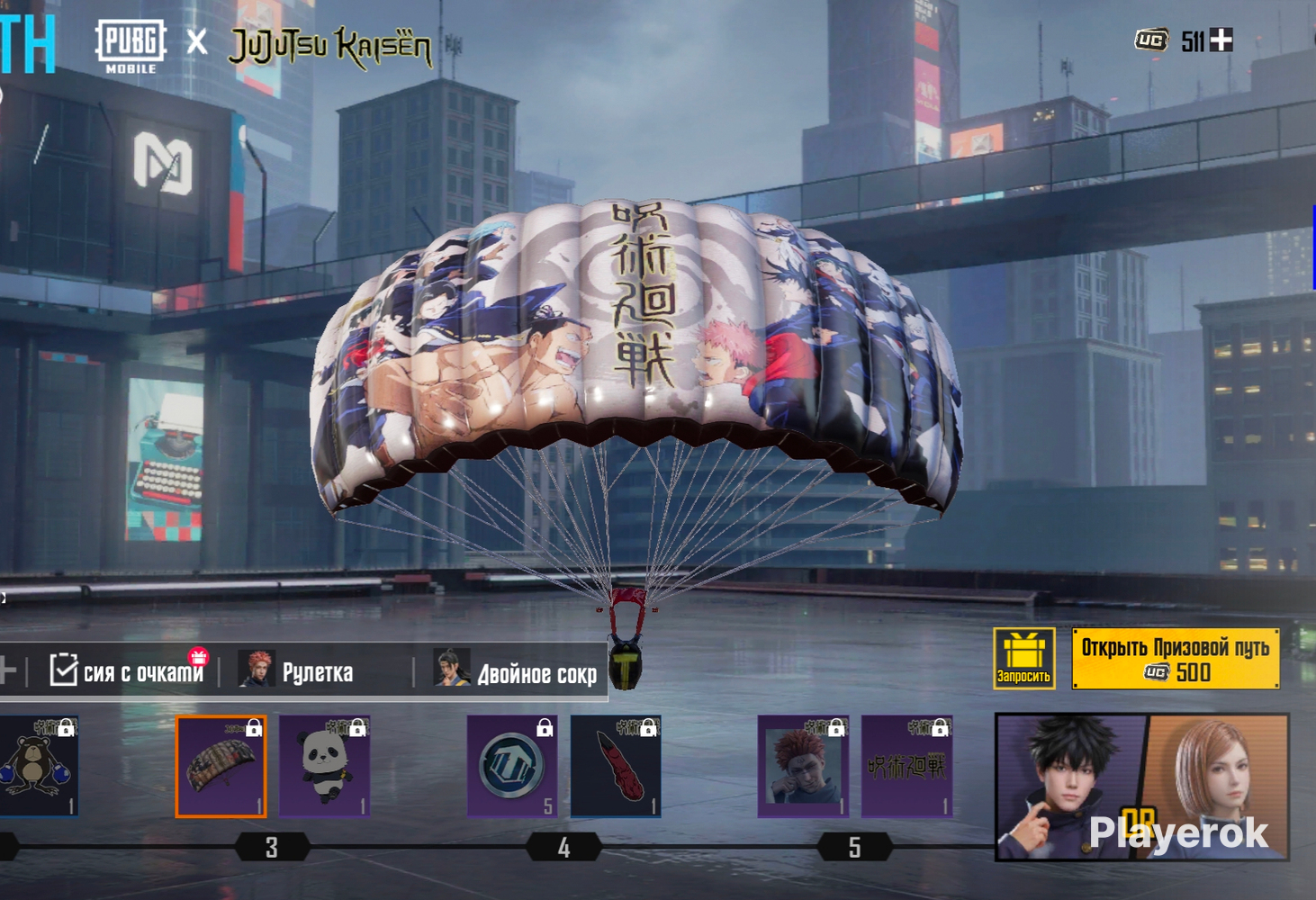
Task: Pick the round coin token reward slot
Action: pos(512,767)
